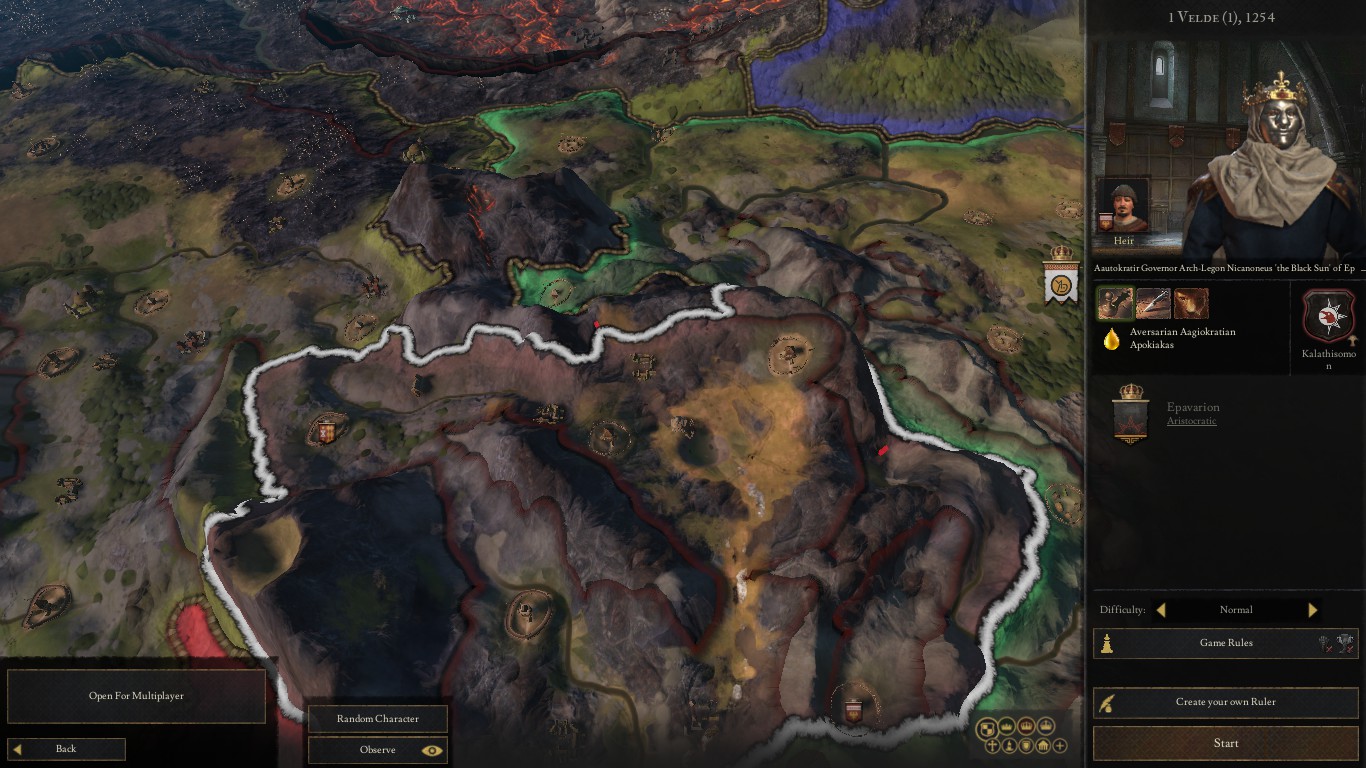Select the governments map mode temple icon

point(1042,746)
